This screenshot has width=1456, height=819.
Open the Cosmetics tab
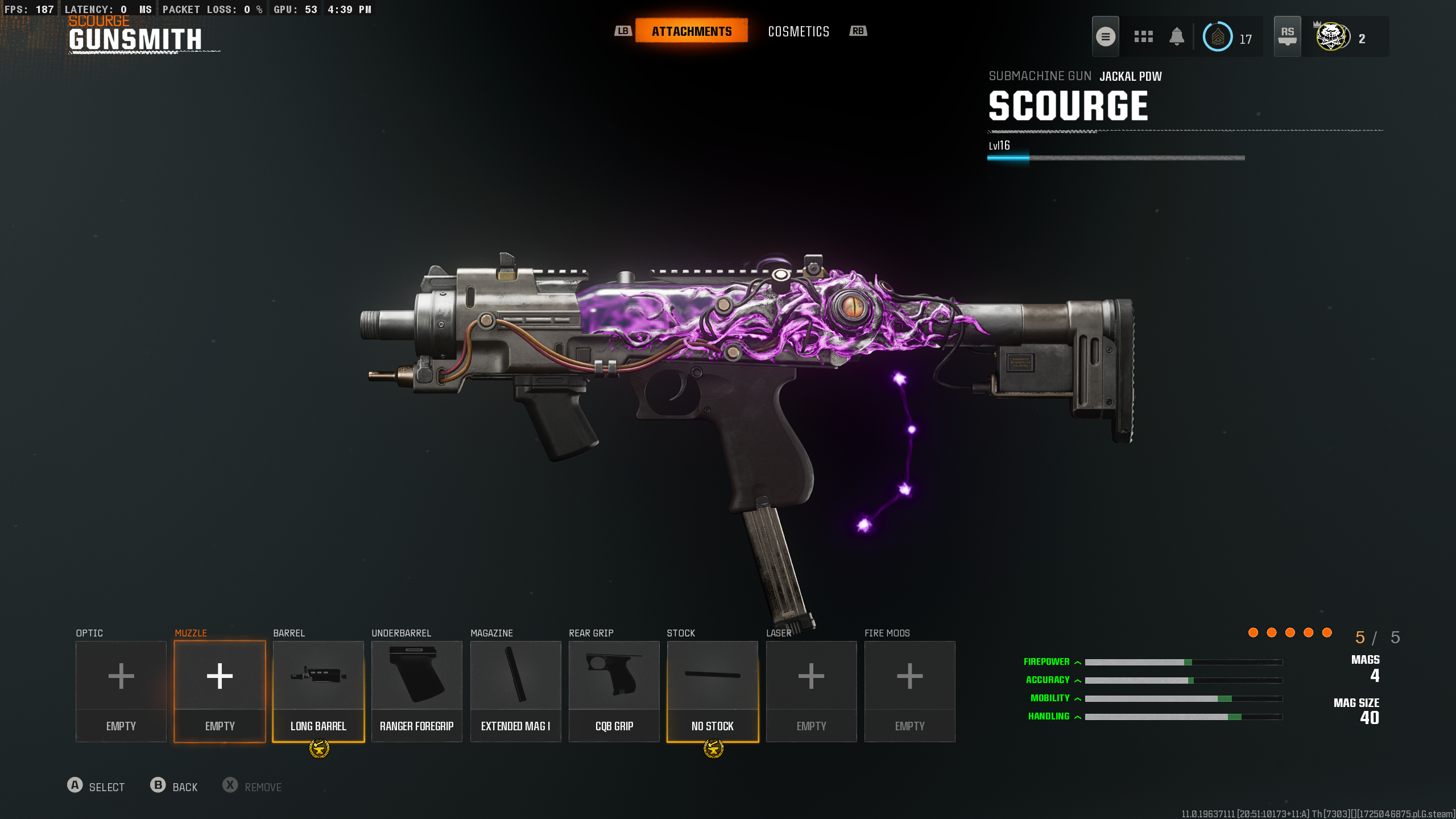(x=799, y=31)
